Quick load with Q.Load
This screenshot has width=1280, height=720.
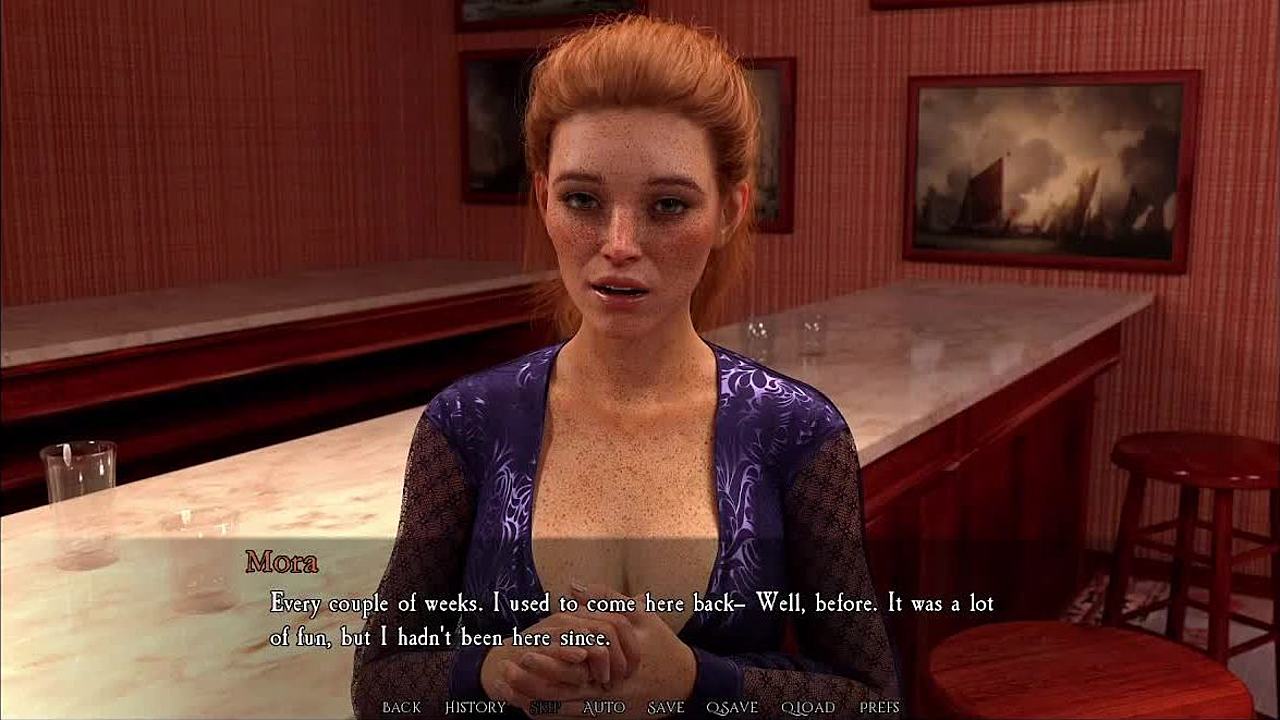tap(808, 707)
